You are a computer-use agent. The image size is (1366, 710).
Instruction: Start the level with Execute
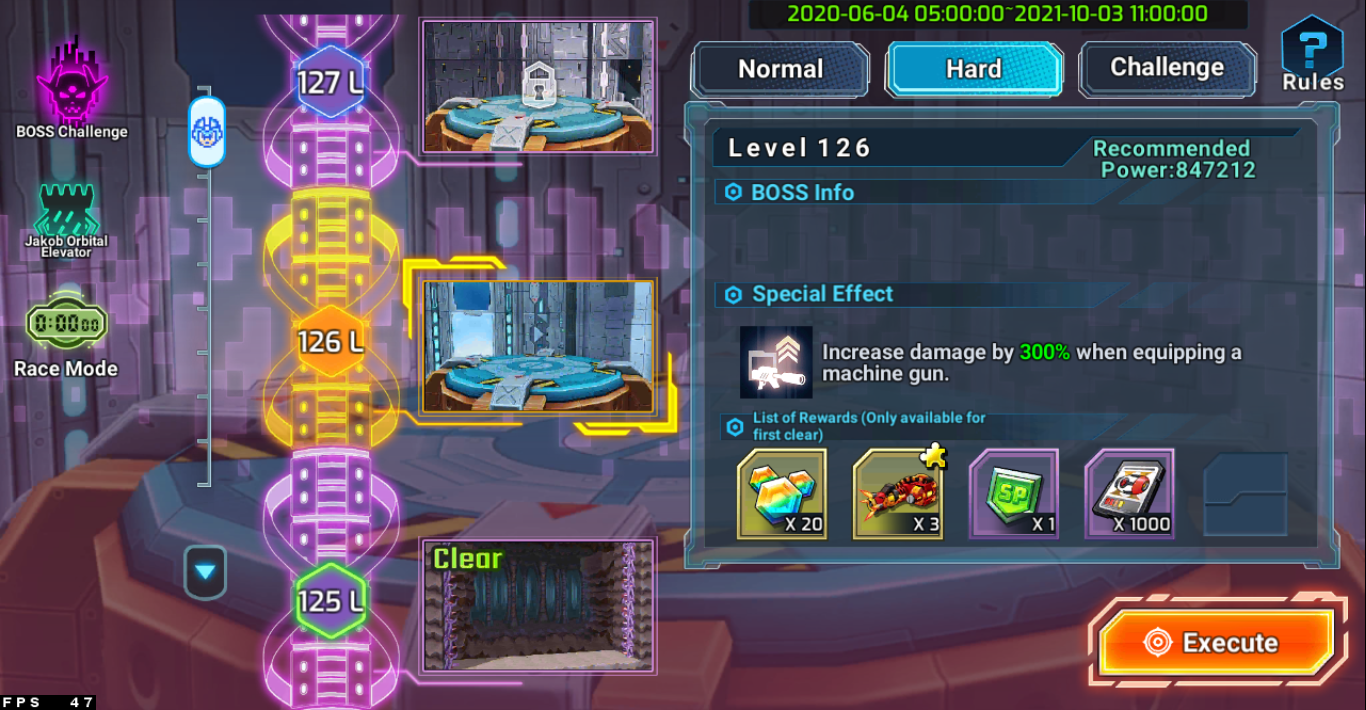pos(1216,642)
